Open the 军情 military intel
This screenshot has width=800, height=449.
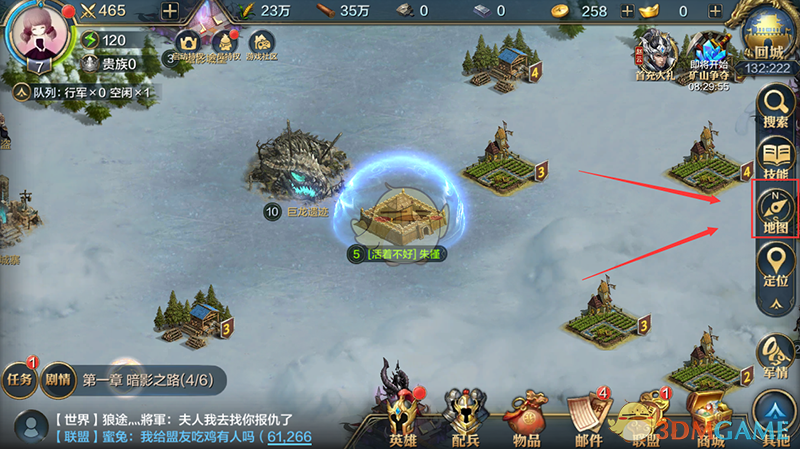point(775,354)
